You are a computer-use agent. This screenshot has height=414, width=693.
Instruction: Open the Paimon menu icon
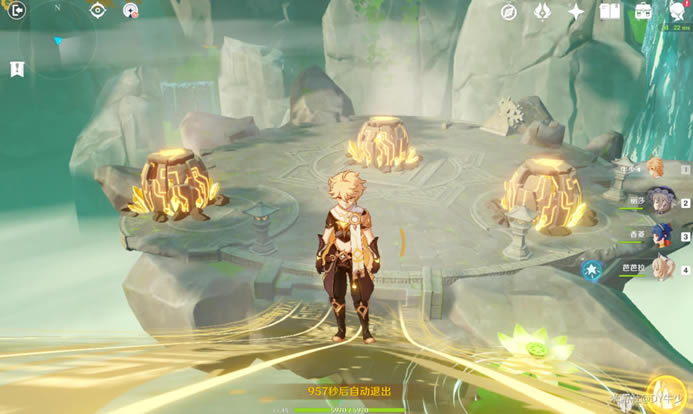coord(679,12)
